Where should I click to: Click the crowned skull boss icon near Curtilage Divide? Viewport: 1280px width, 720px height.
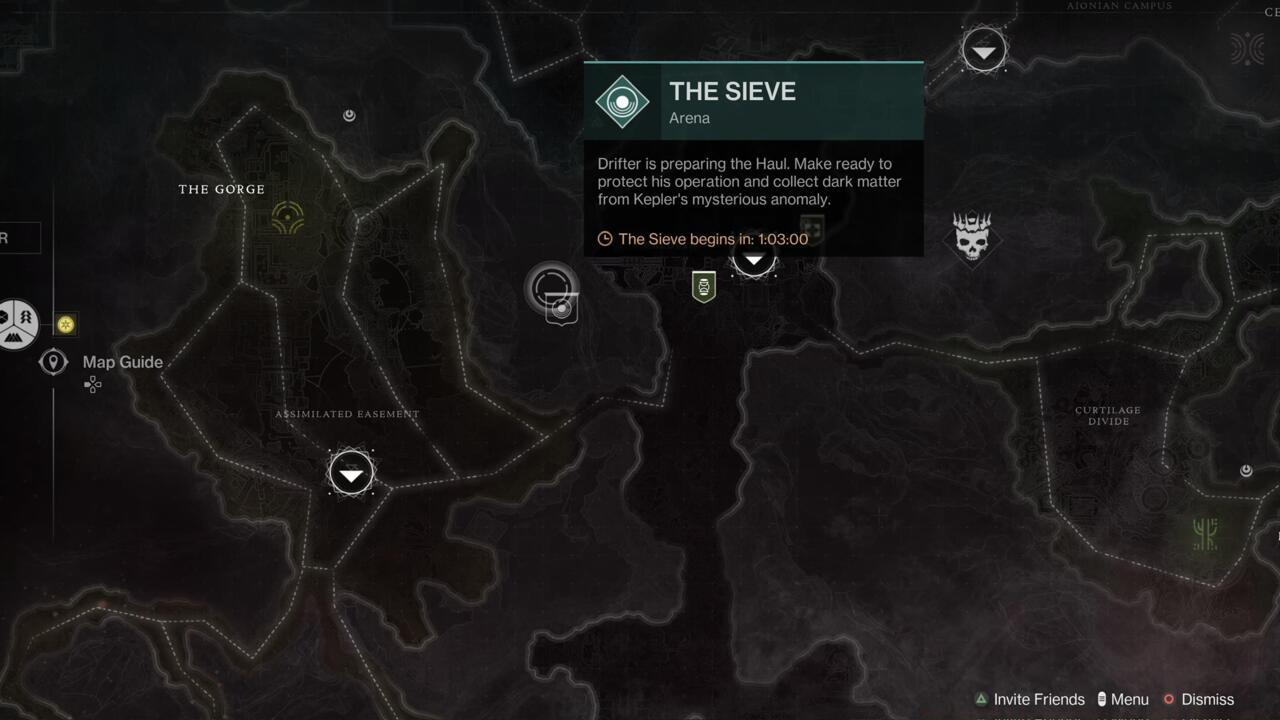point(971,239)
